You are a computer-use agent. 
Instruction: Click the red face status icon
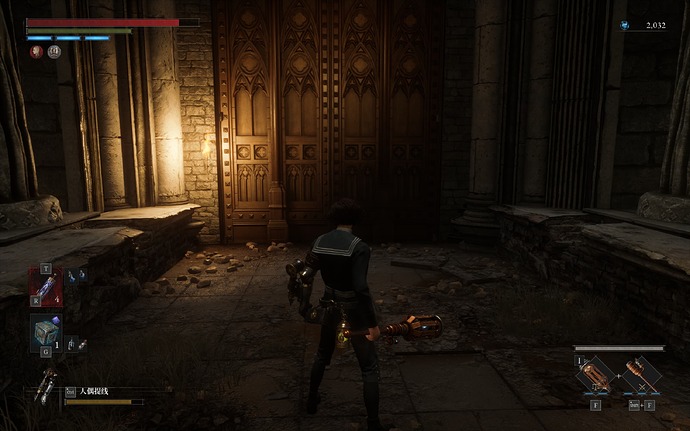[36, 52]
